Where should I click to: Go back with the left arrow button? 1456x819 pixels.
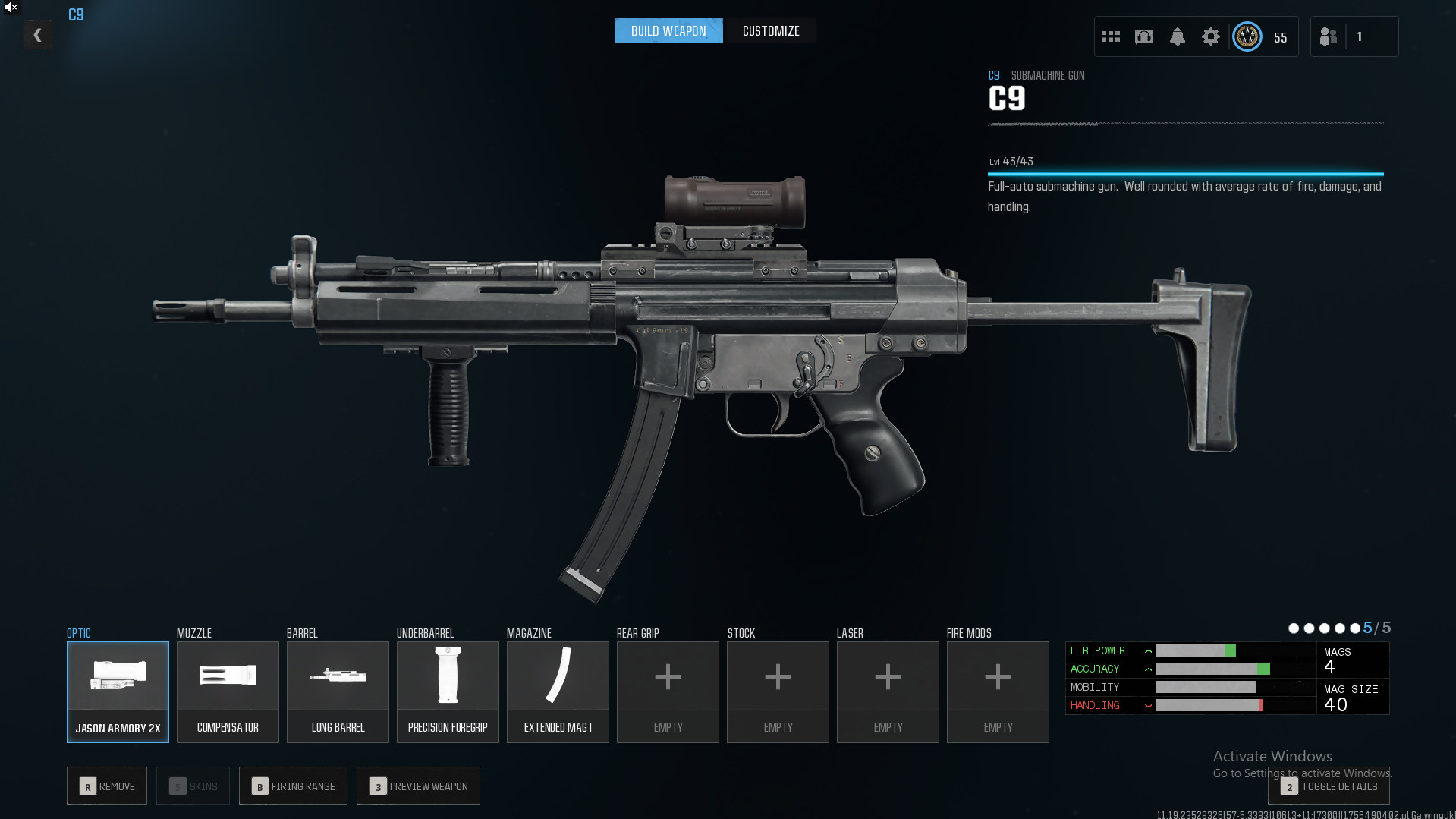[x=37, y=35]
